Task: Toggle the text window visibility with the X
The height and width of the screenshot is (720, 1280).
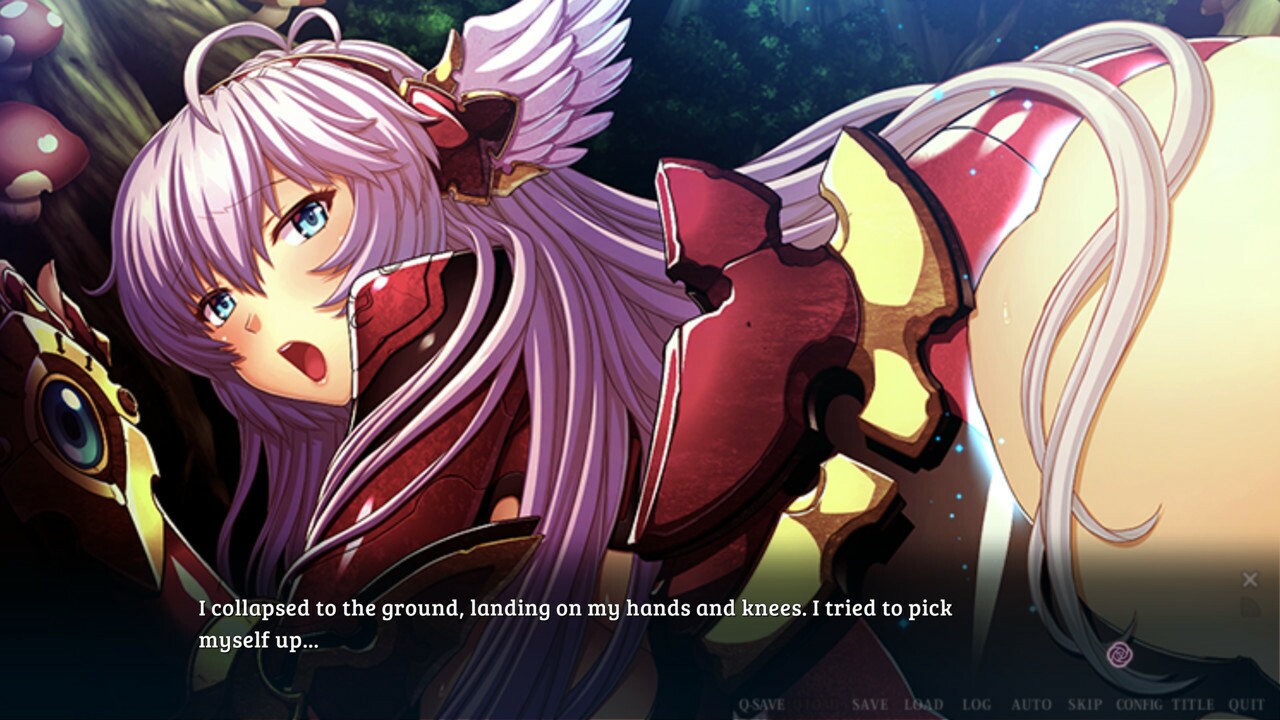Action: (x=1250, y=578)
